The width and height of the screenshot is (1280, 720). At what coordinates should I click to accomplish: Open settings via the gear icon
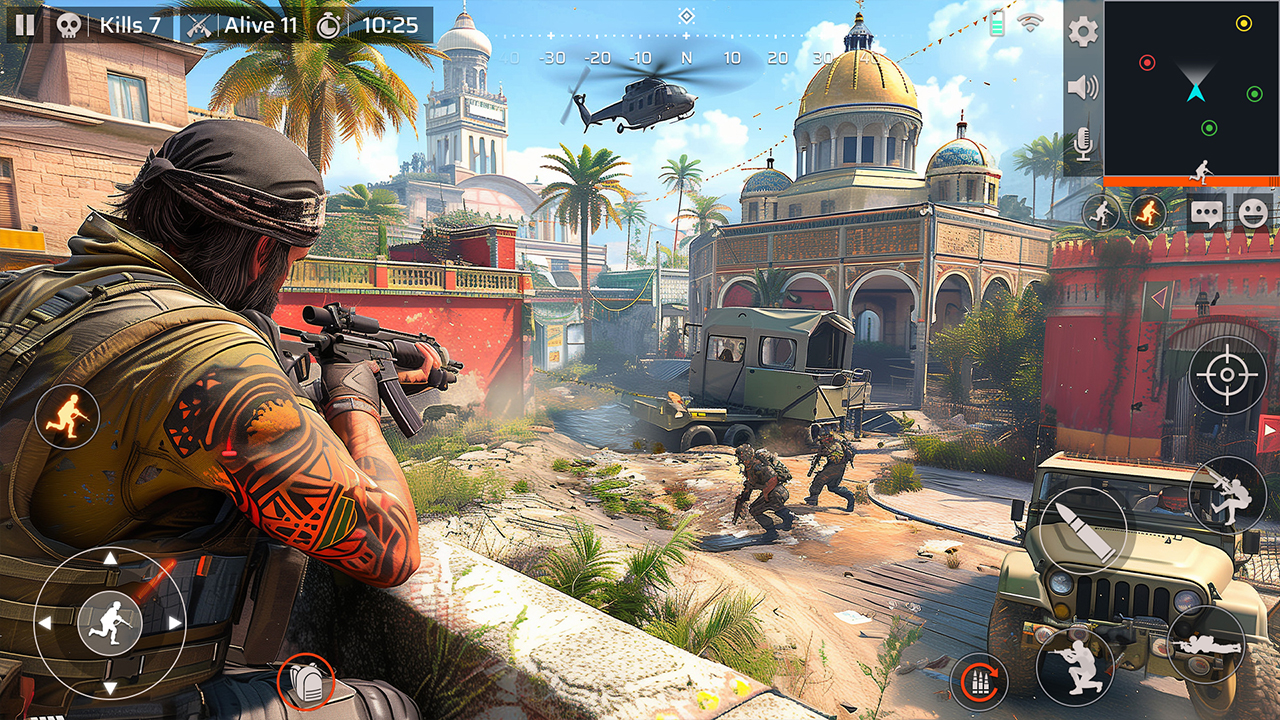click(x=1083, y=31)
